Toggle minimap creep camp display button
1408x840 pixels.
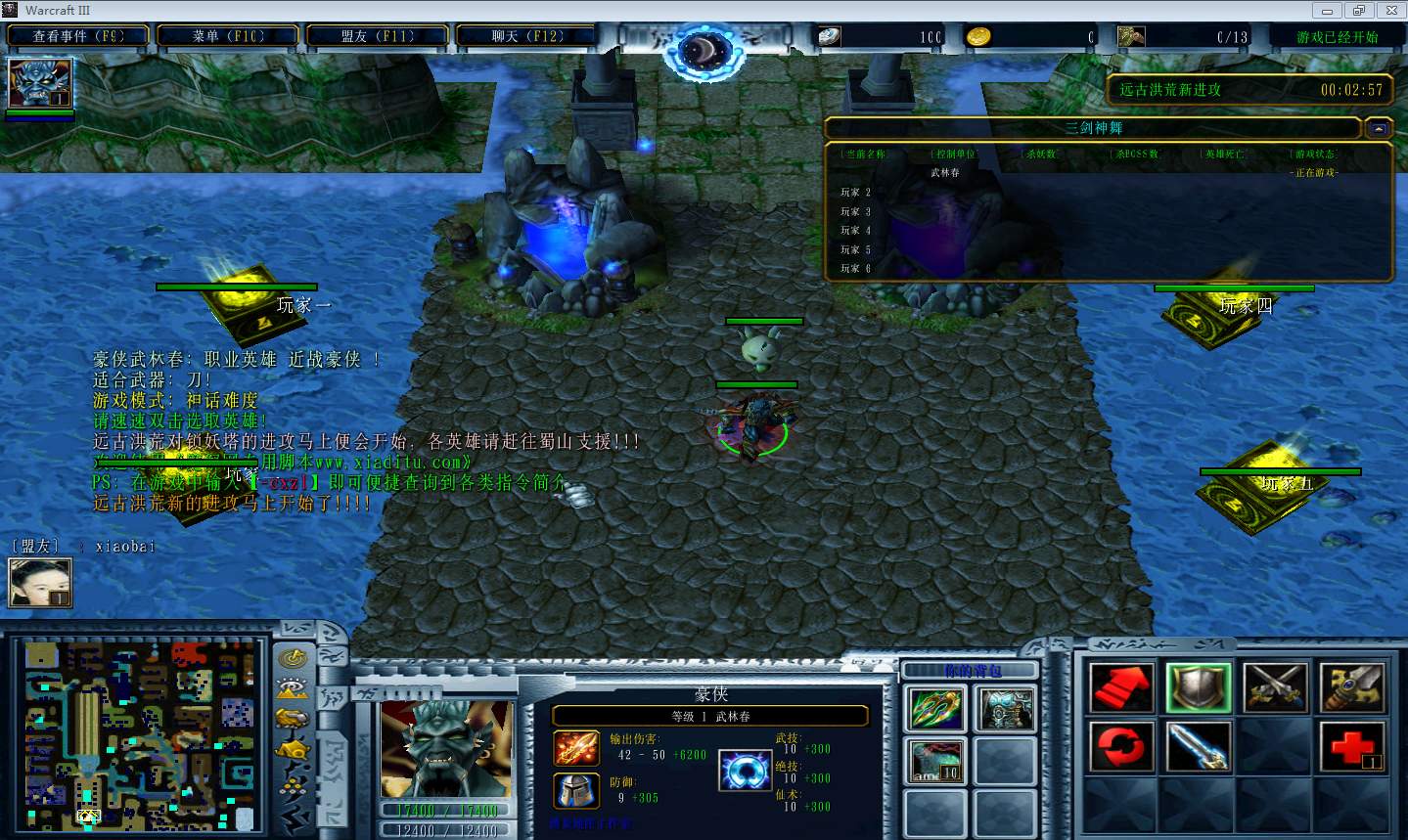[294, 750]
